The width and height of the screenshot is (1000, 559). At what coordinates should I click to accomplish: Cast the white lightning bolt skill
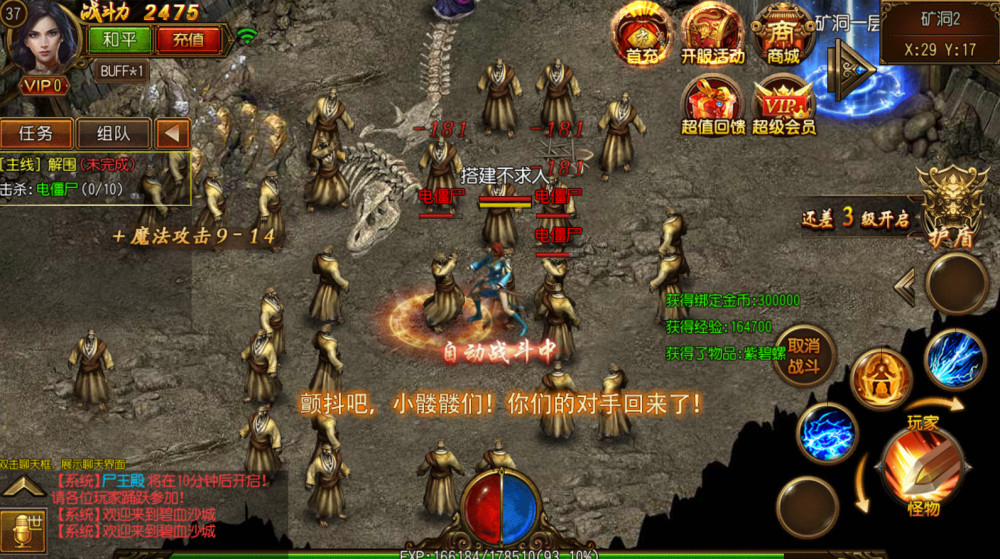tap(955, 359)
